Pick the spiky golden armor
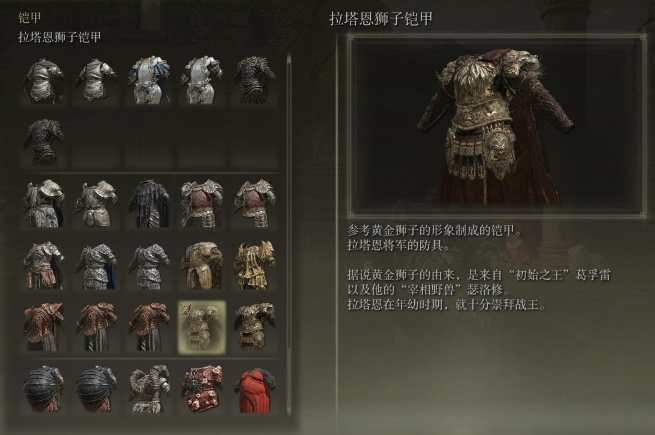 coord(254,264)
